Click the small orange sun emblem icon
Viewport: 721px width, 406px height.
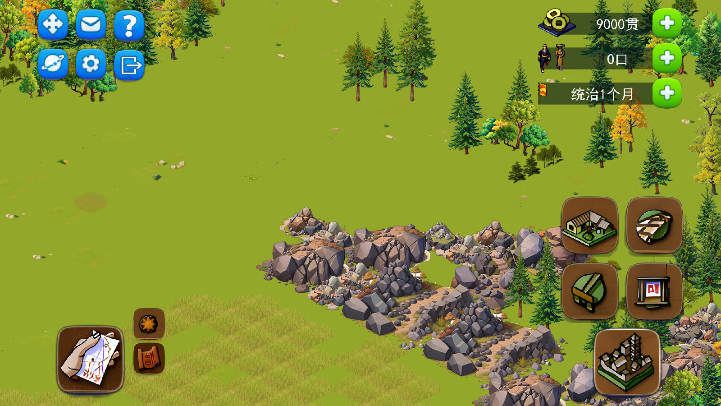point(149,323)
